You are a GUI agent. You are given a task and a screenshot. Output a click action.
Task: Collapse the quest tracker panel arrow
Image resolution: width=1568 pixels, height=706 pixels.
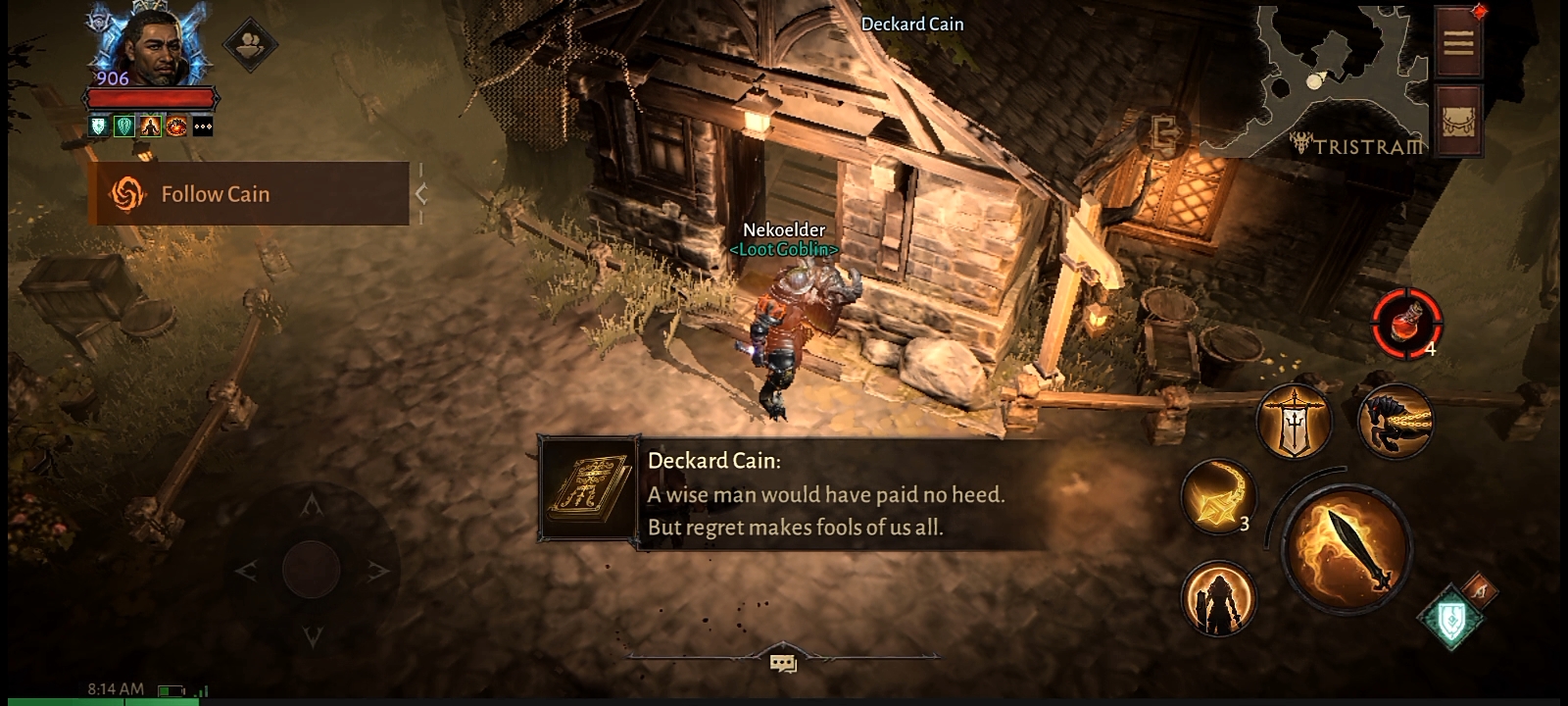[421, 194]
